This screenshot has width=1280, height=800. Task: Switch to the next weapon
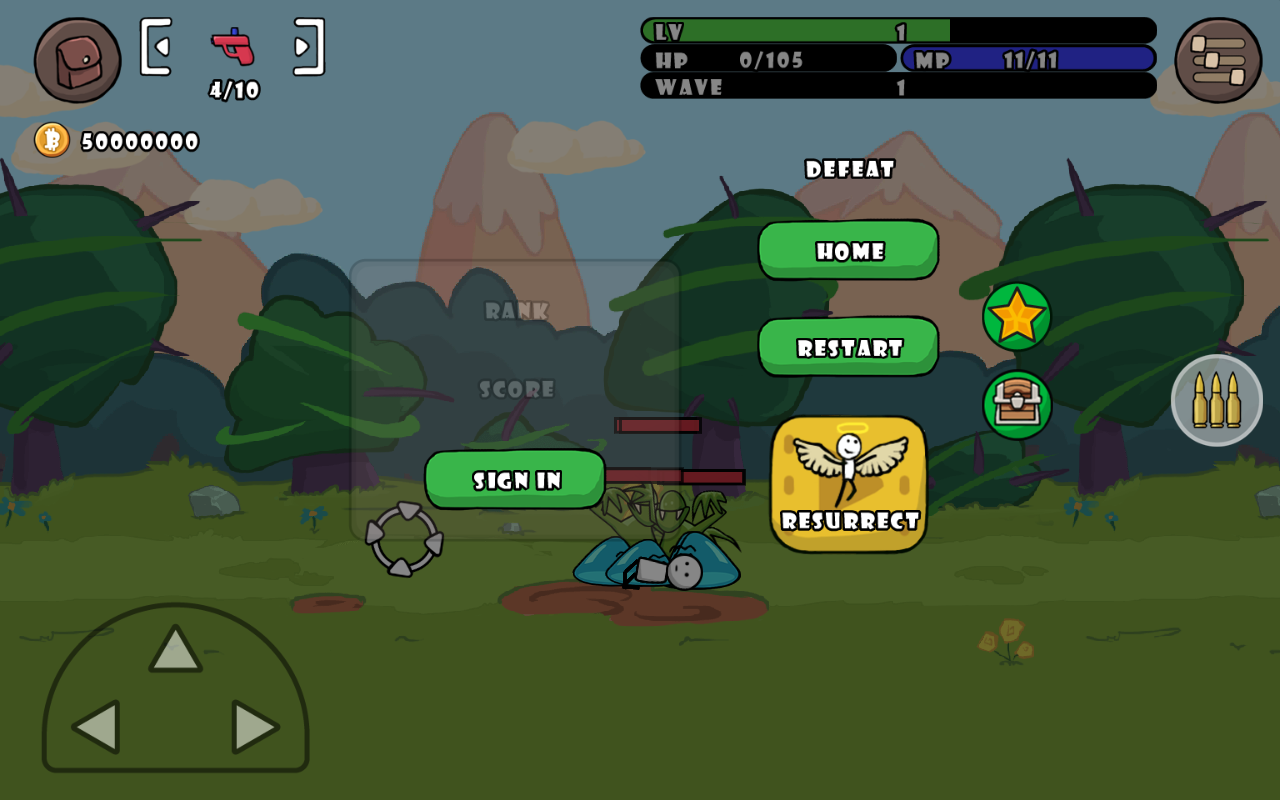[308, 46]
